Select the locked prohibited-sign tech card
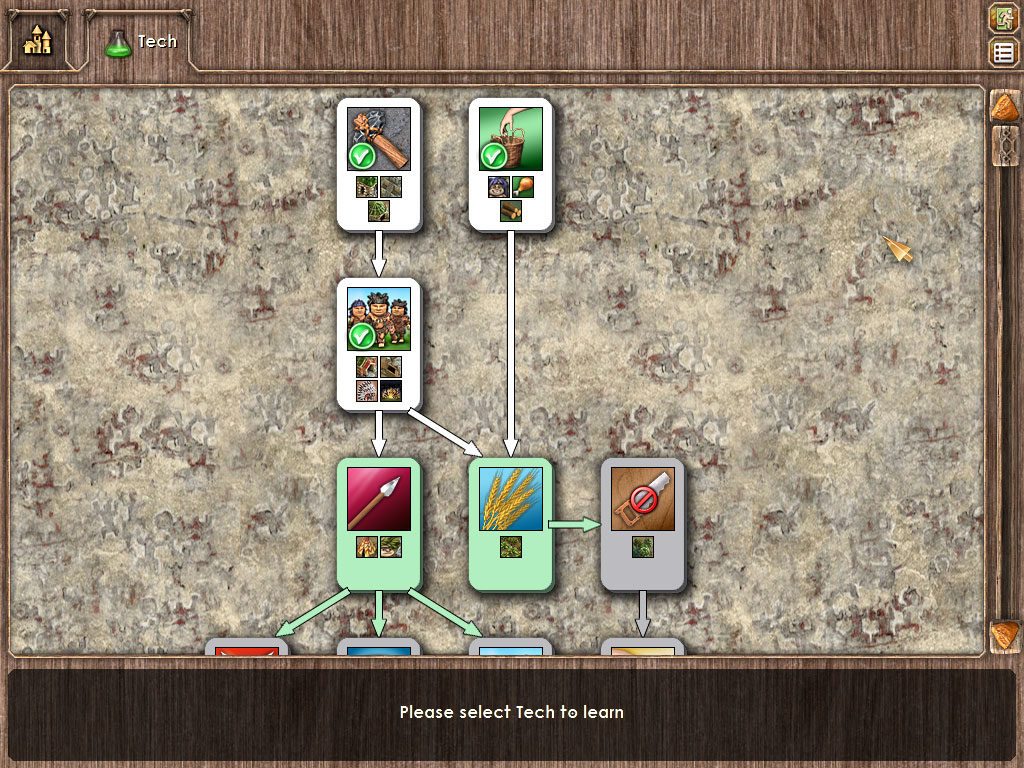 click(643, 524)
